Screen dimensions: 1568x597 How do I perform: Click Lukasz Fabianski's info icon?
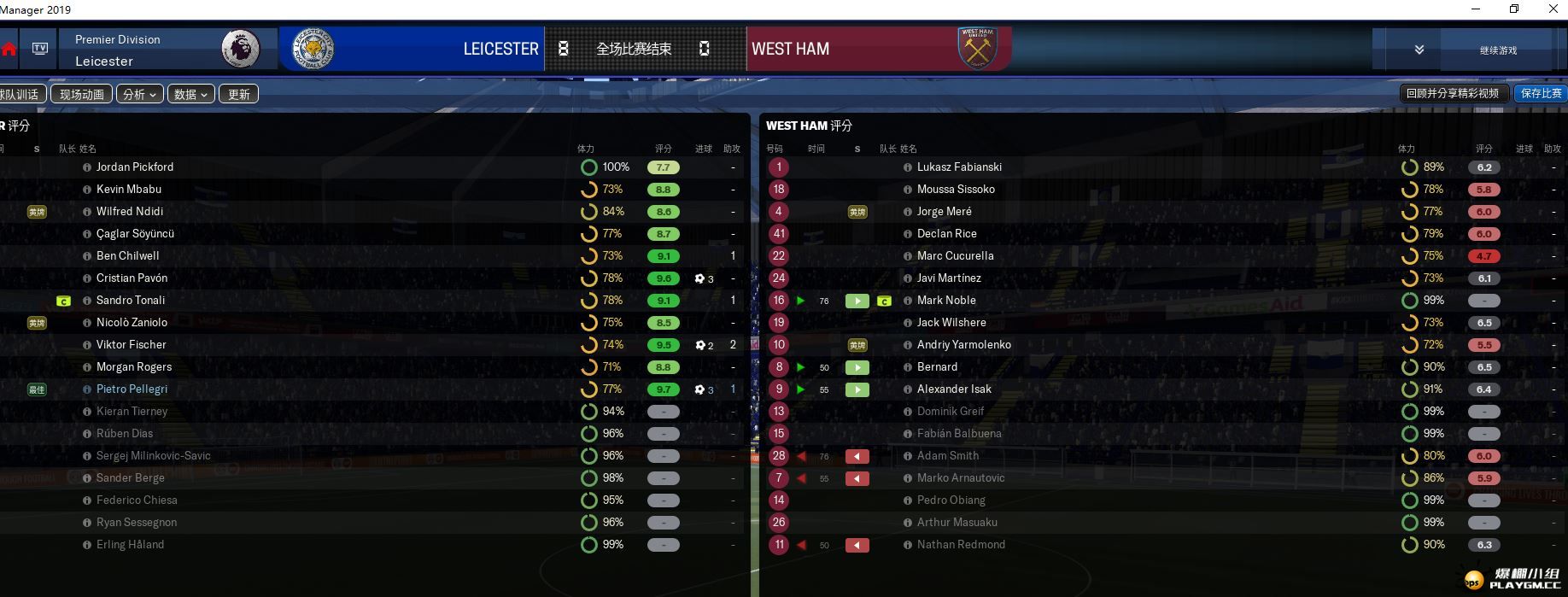tap(907, 167)
